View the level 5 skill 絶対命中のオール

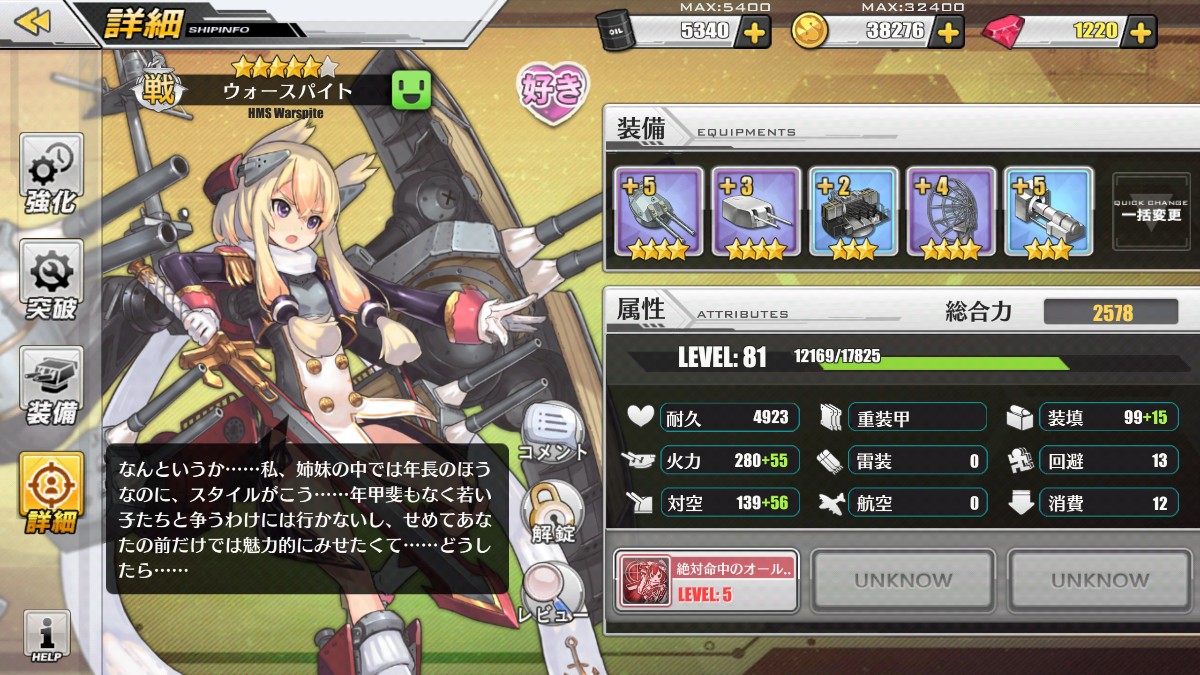(707, 580)
